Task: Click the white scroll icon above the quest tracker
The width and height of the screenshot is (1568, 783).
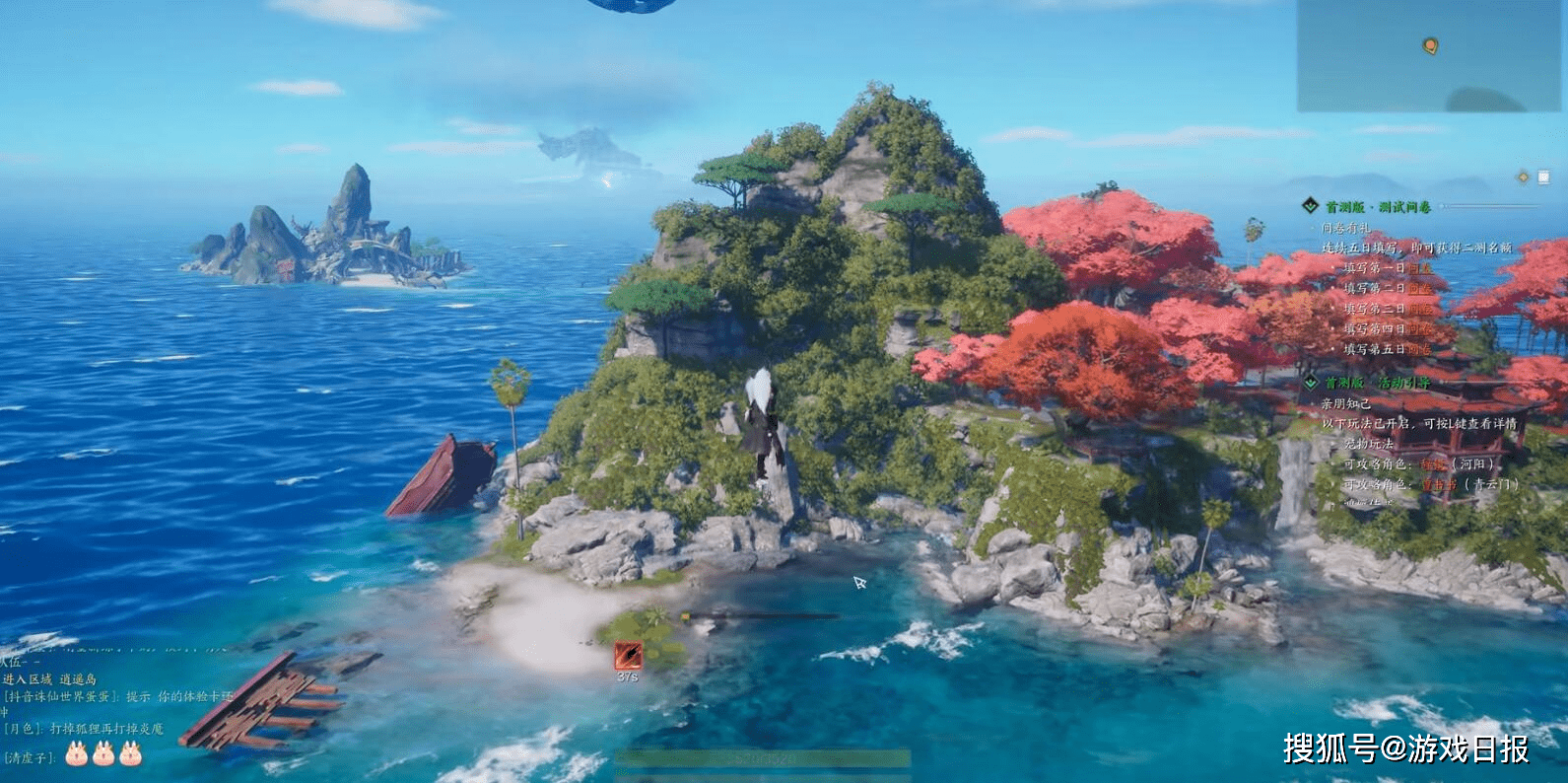Action: [x=1543, y=177]
